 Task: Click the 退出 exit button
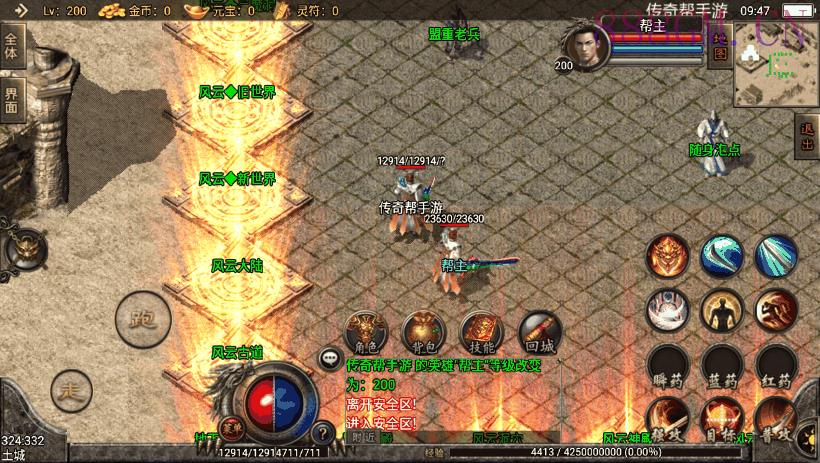pos(808,138)
